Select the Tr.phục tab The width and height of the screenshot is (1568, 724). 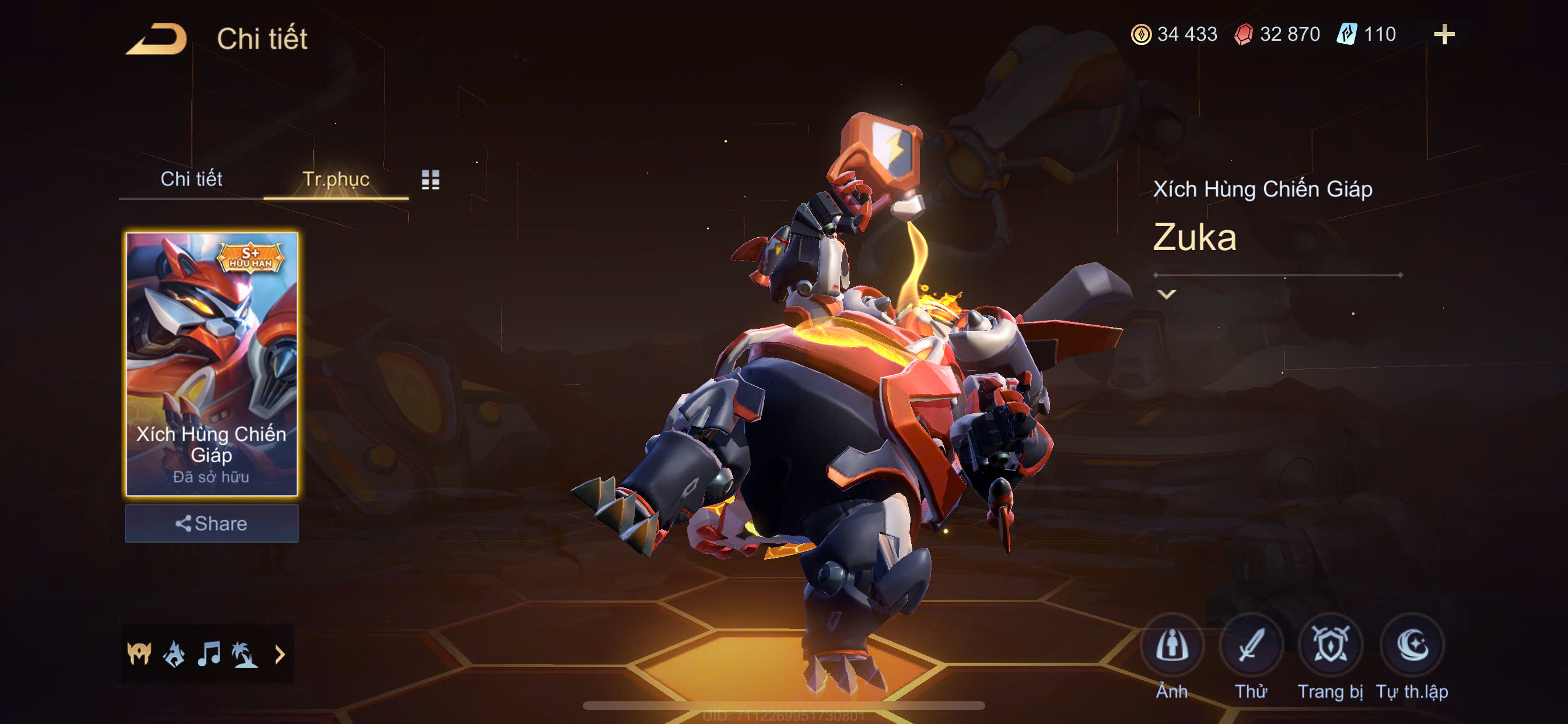[x=335, y=179]
